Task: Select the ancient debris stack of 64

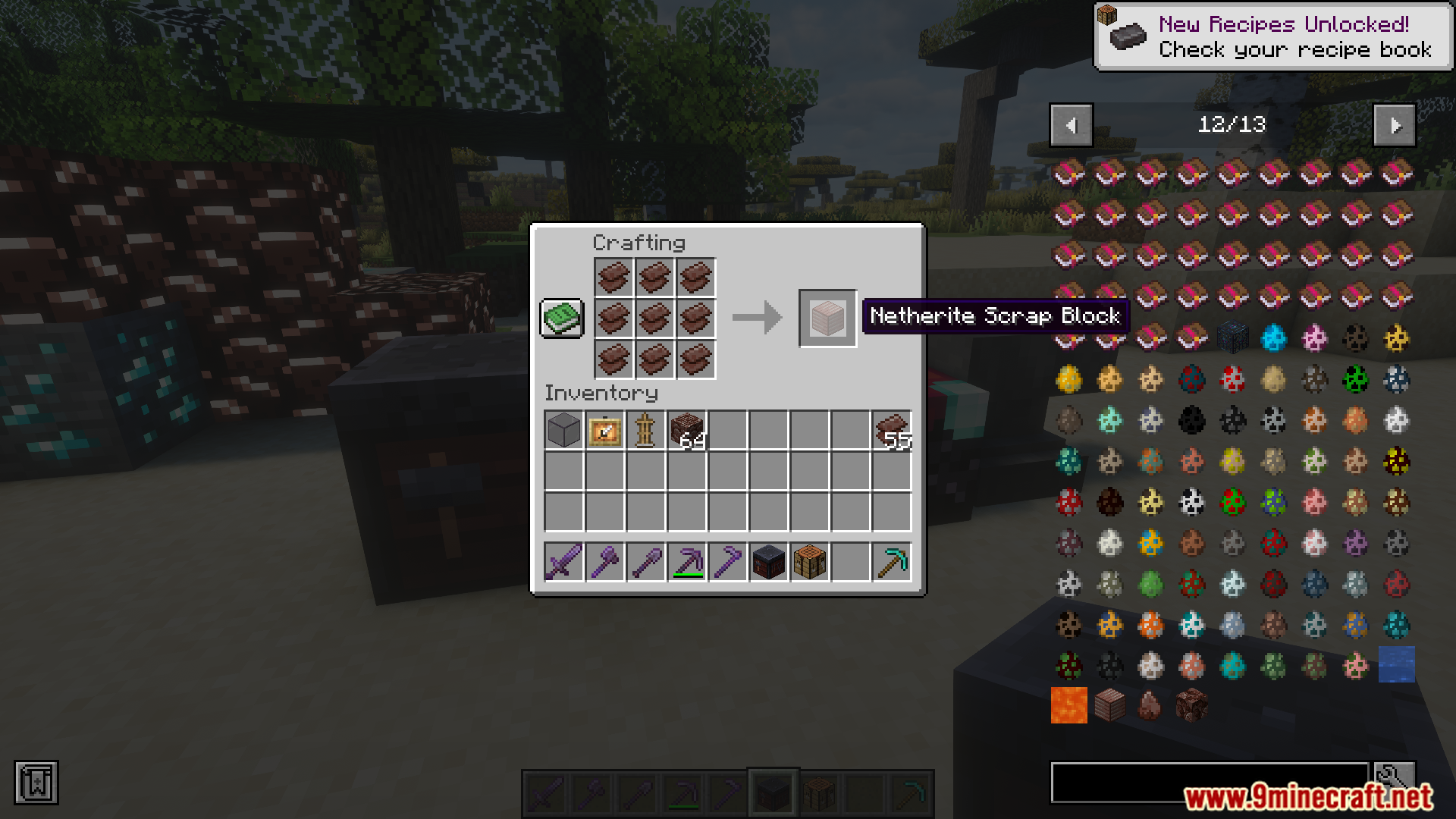Action: pos(687,431)
